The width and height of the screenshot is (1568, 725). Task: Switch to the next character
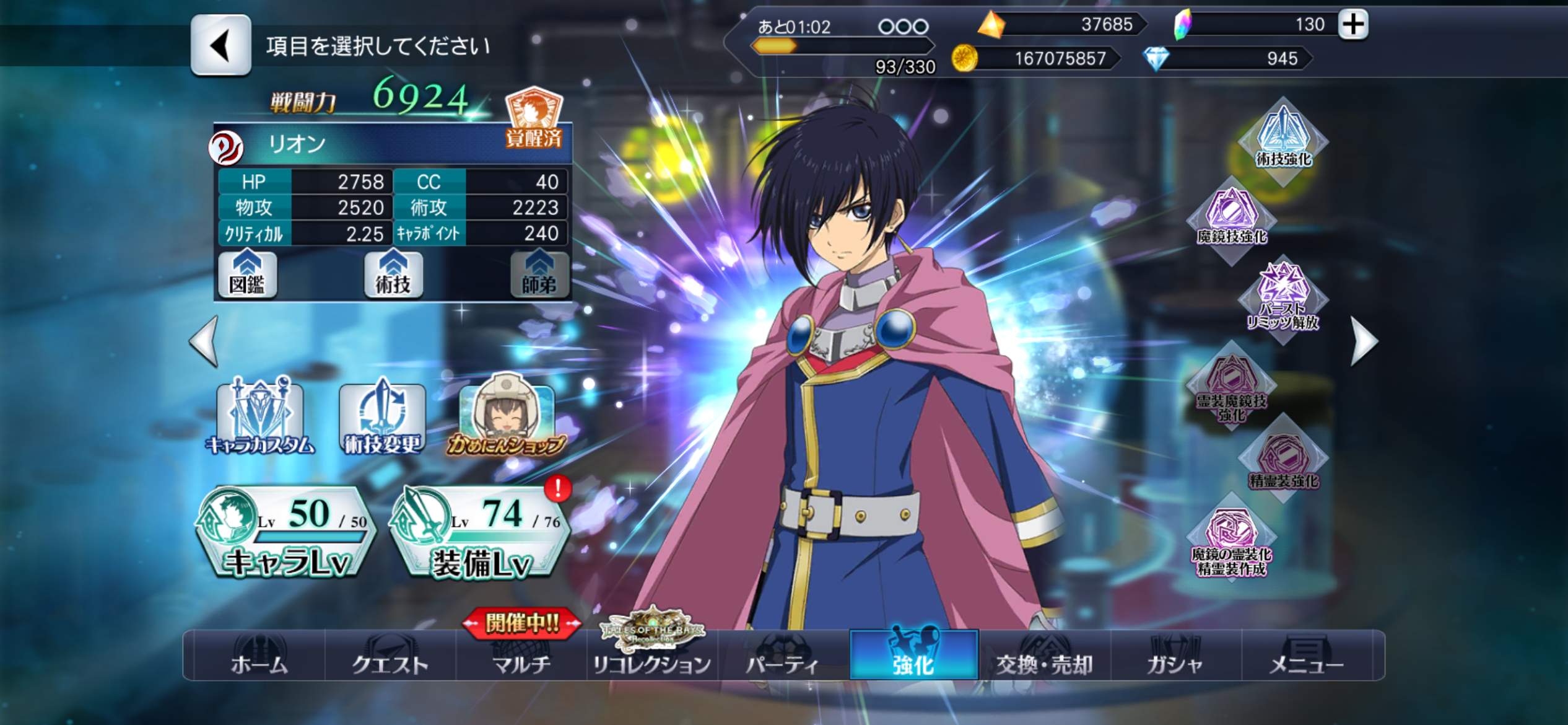(1364, 341)
